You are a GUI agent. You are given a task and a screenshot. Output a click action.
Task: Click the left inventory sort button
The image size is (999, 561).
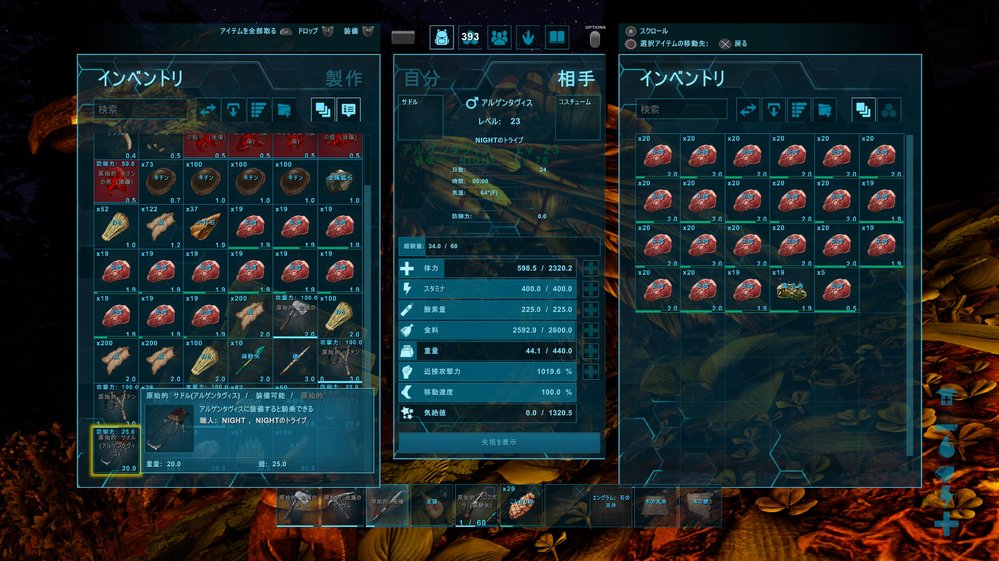(x=258, y=110)
